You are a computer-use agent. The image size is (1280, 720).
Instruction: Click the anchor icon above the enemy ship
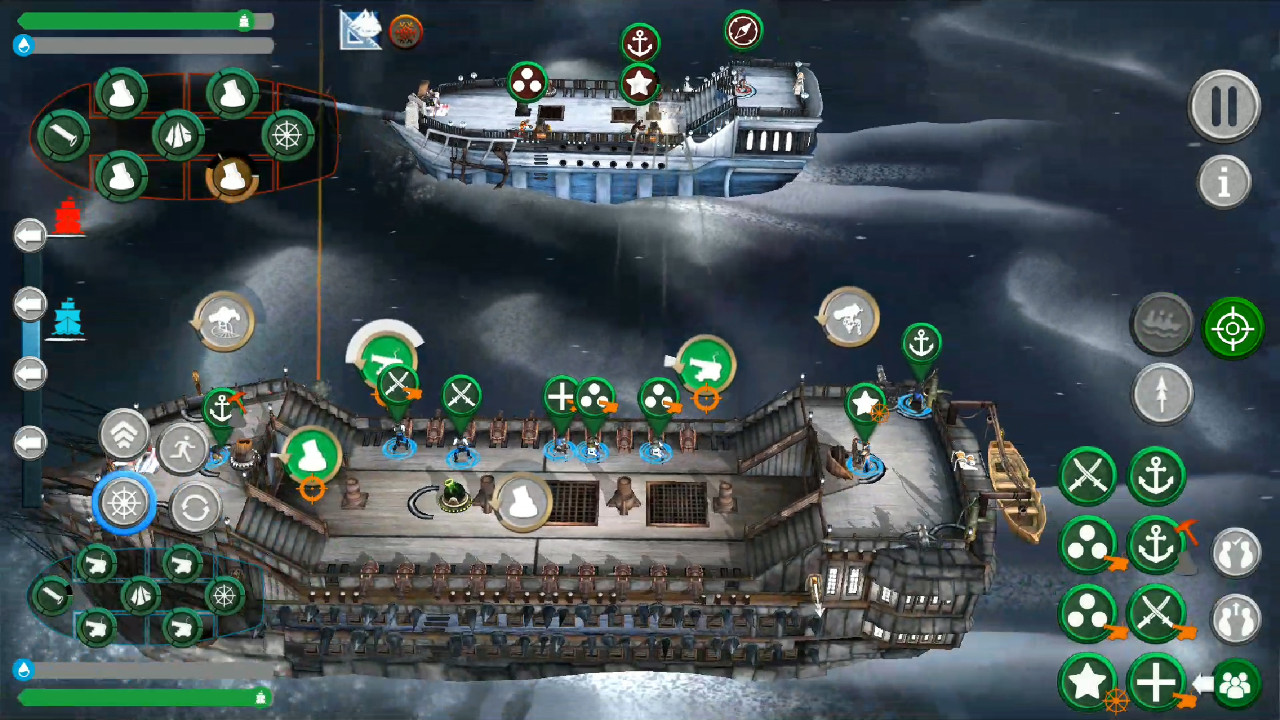point(640,42)
